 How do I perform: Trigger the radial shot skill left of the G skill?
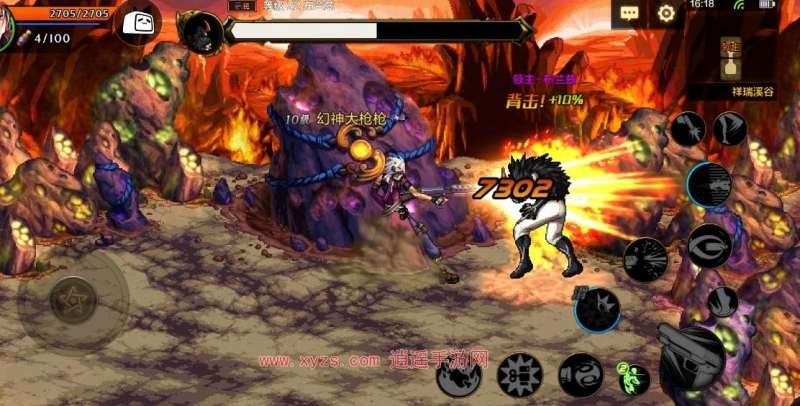645,259
